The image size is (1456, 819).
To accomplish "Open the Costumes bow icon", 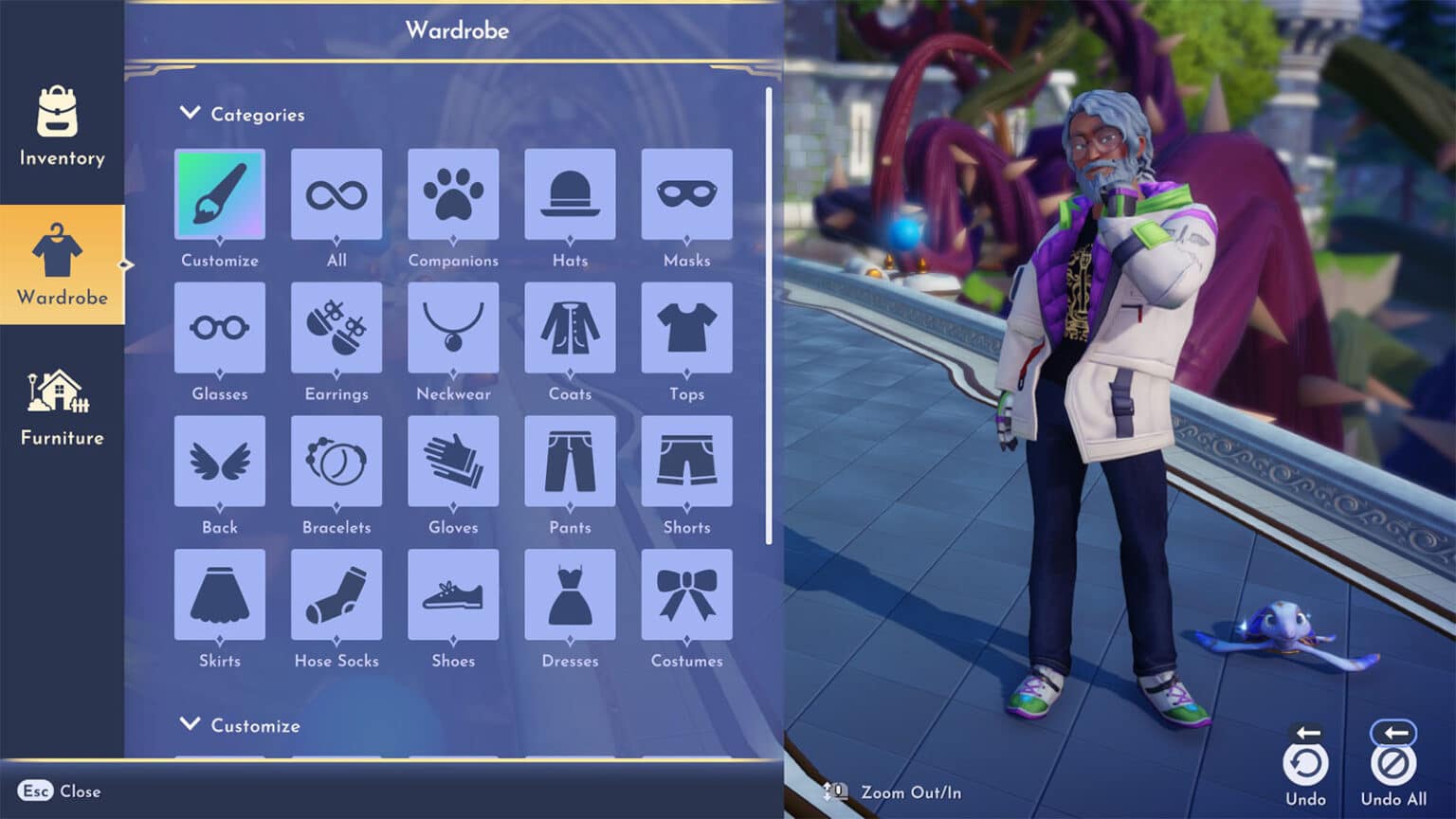I will click(686, 597).
